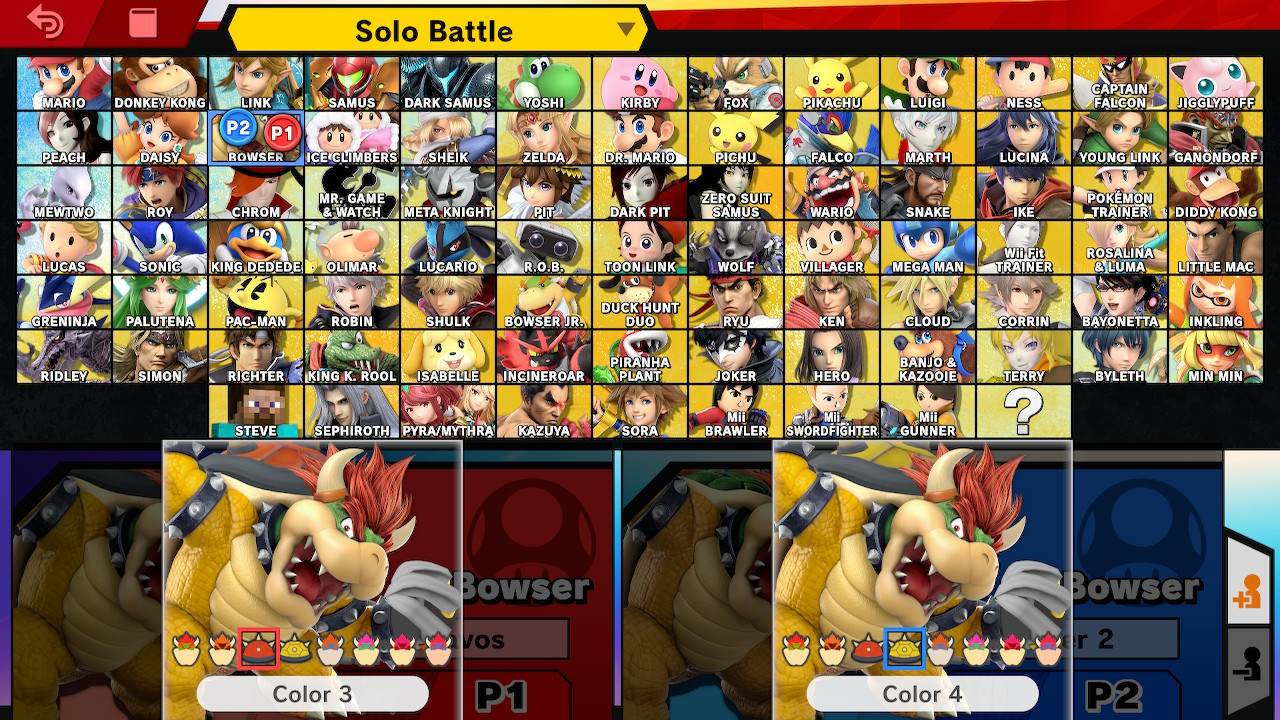The height and width of the screenshot is (720, 1280).
Task: Select the random fighter question mark tile
Action: pyautogui.click(x=1023, y=410)
